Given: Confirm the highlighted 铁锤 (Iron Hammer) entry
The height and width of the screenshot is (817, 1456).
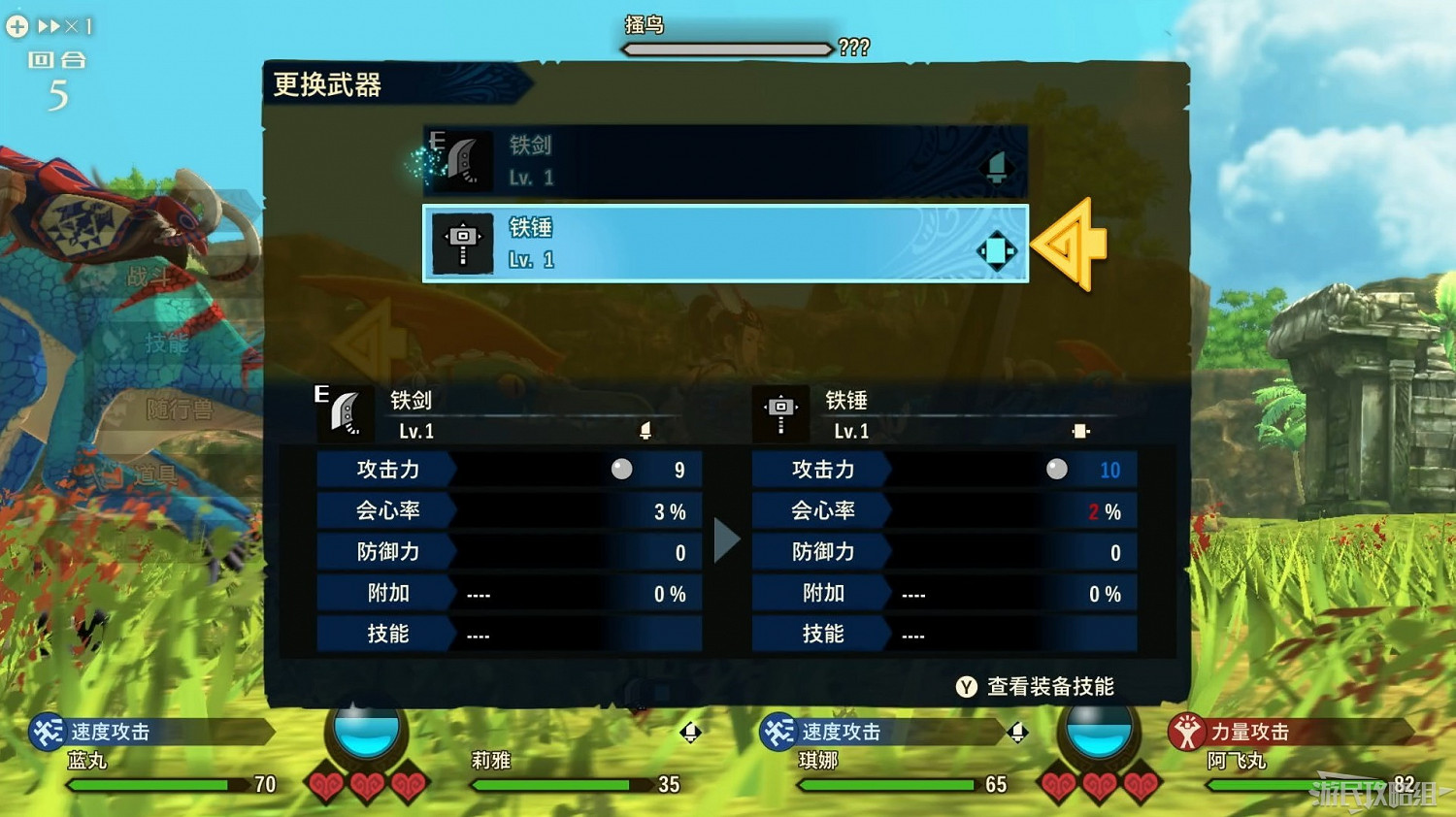Looking at the screenshot, I should 724,243.
